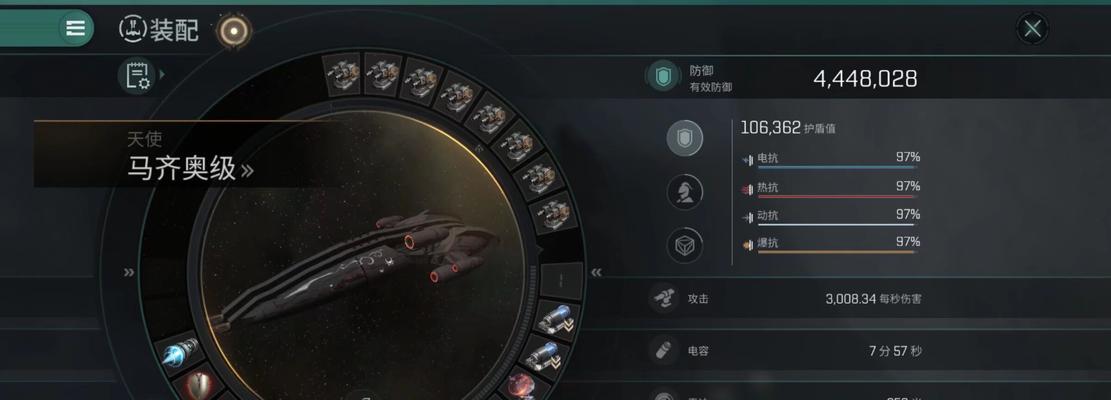Image resolution: width=1111 pixels, height=400 pixels.
Task: Open the saved fittings clipboard icon
Action: [x=137, y=76]
